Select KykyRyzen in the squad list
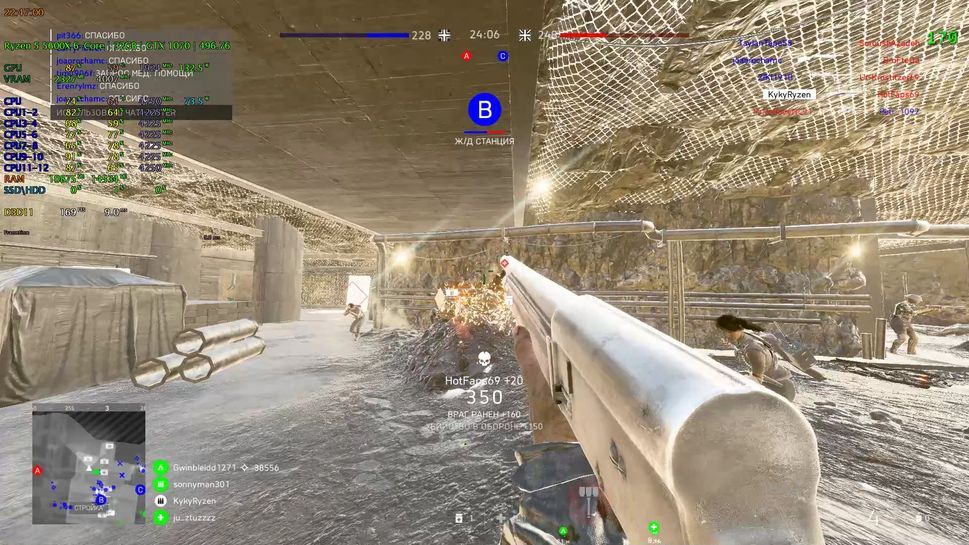The image size is (969, 545). [194, 500]
